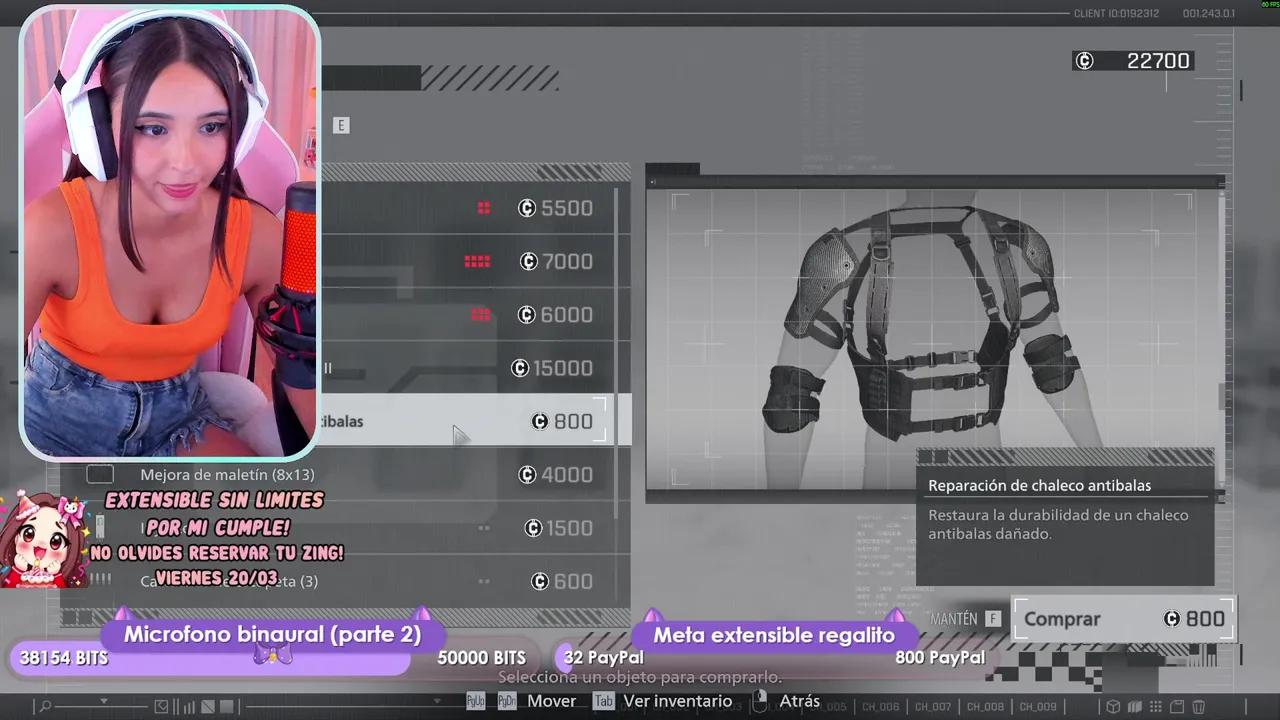Expand the left arrow of the item preview panel
The height and width of the screenshot is (720, 1280).
point(651,182)
